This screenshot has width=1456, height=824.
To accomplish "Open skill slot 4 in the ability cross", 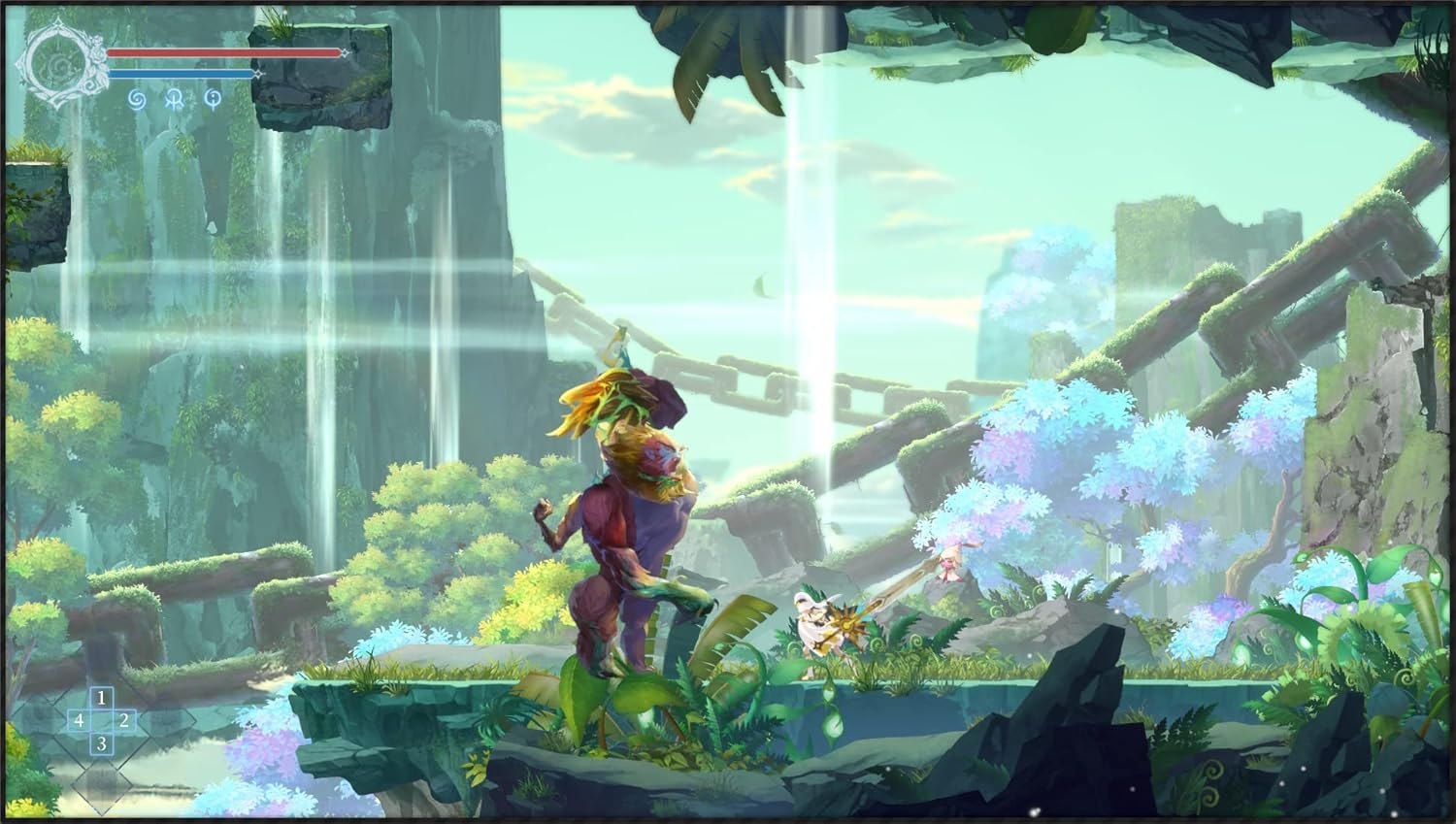I will 80,721.
